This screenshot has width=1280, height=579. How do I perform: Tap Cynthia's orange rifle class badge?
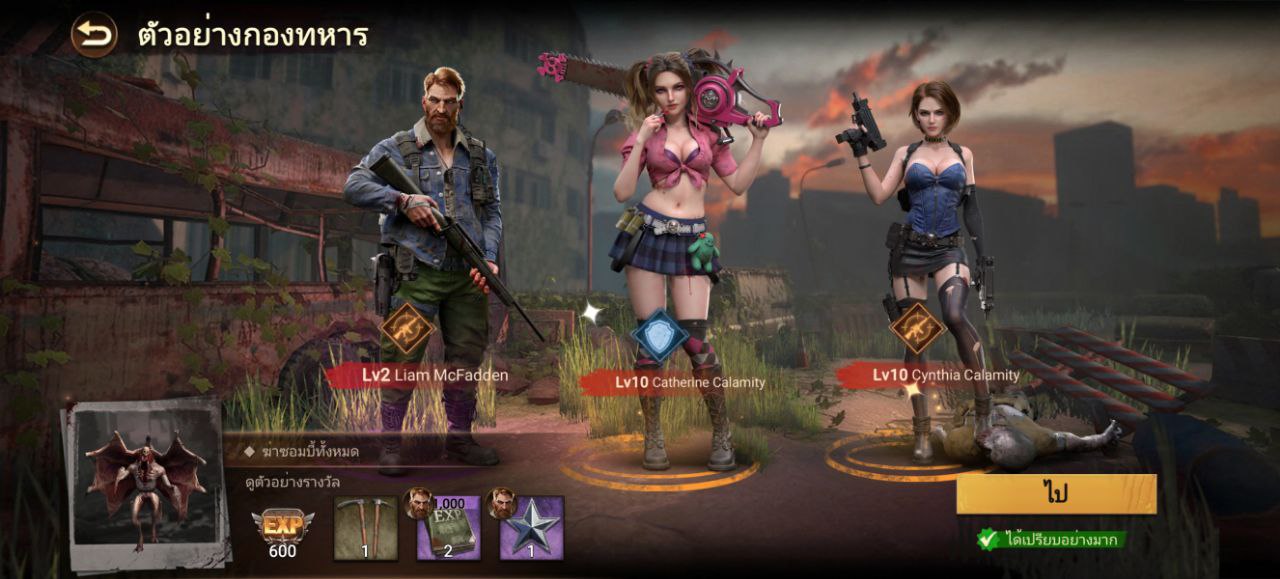coord(917,329)
